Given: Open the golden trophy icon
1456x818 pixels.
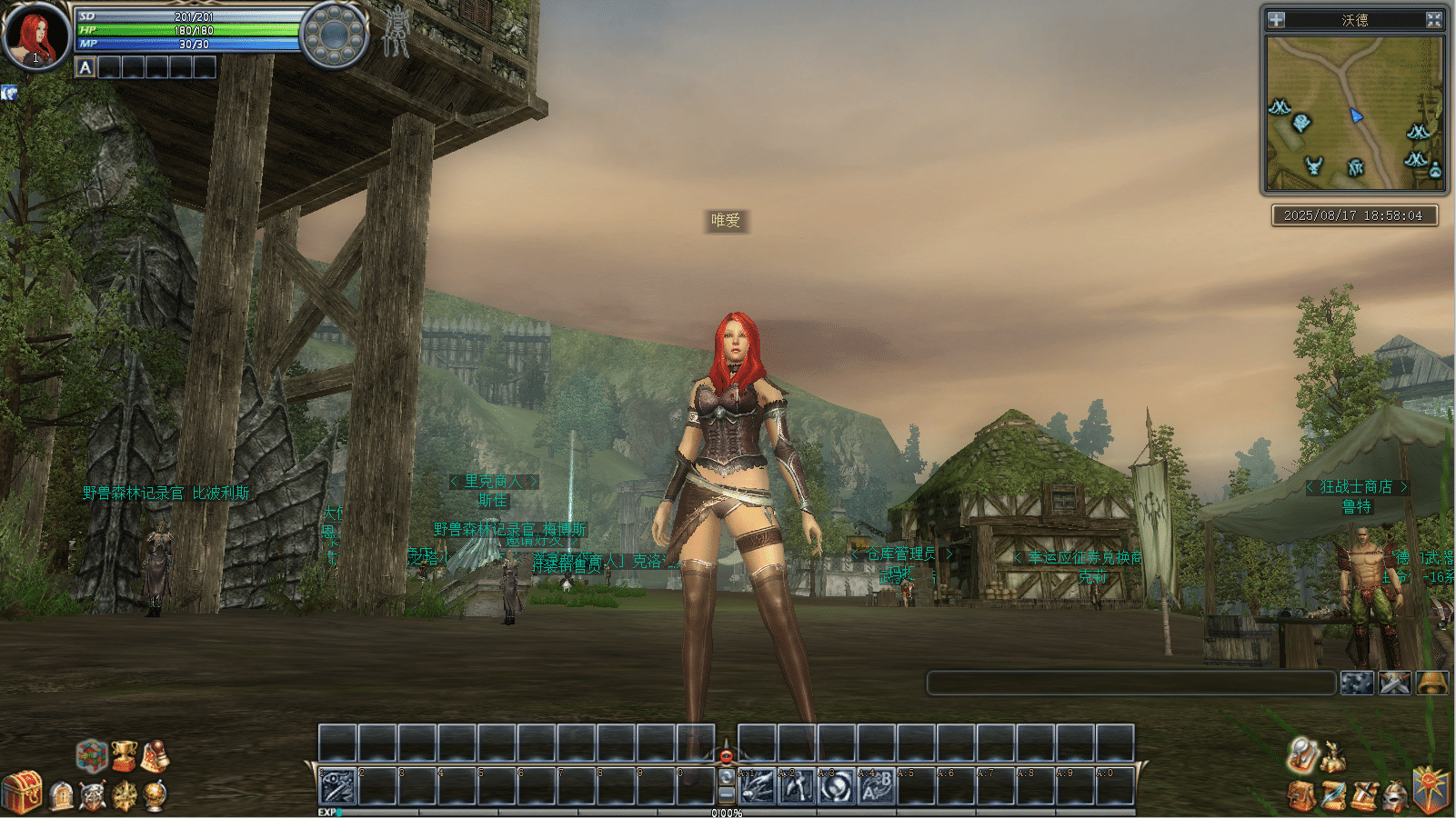Looking at the screenshot, I should [x=124, y=754].
